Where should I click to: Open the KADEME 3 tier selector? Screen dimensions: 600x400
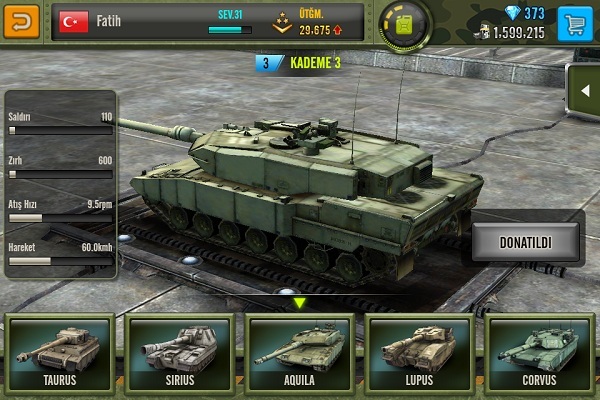(300, 64)
